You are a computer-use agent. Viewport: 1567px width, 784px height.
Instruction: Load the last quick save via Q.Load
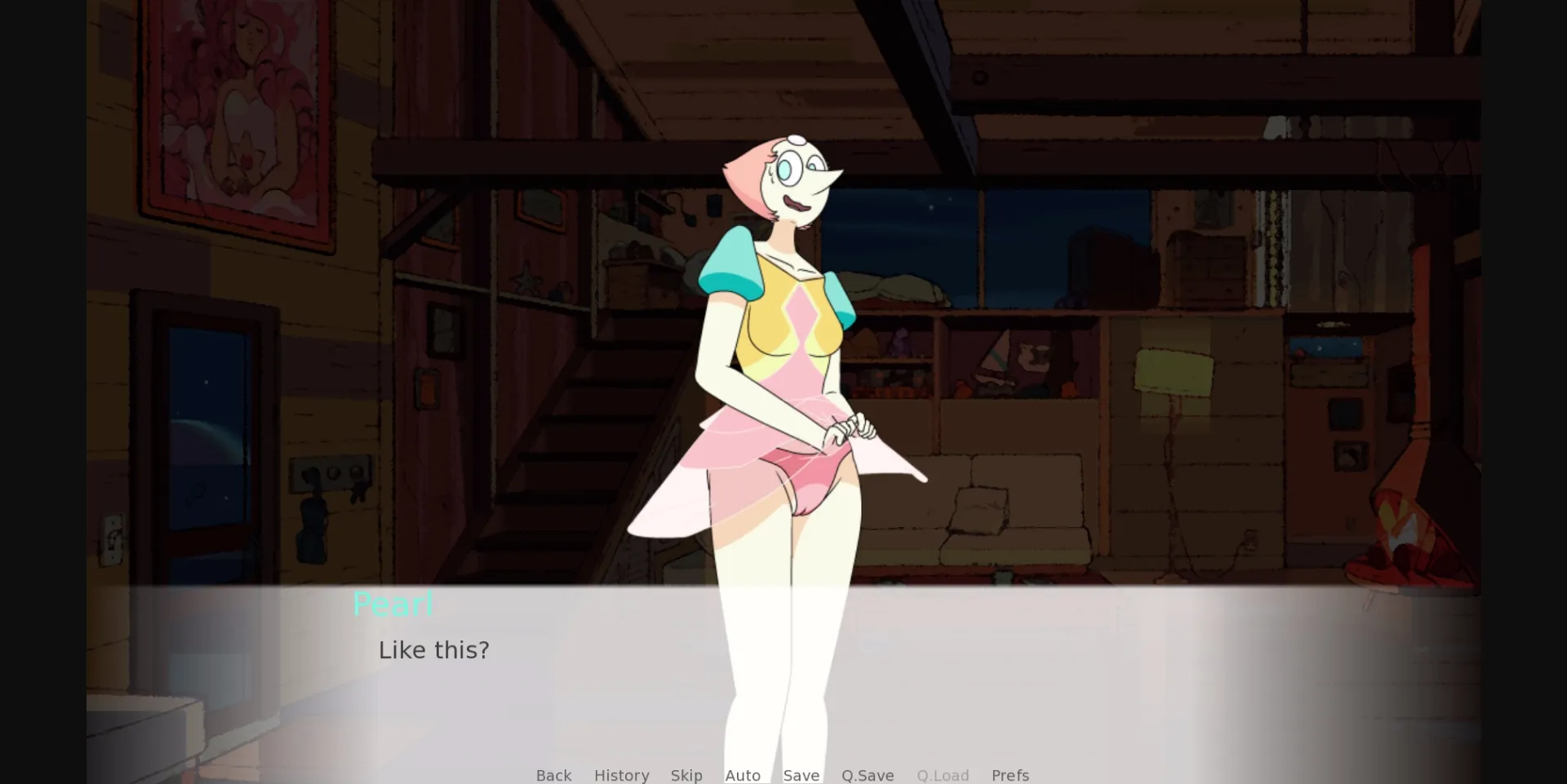pos(943,775)
